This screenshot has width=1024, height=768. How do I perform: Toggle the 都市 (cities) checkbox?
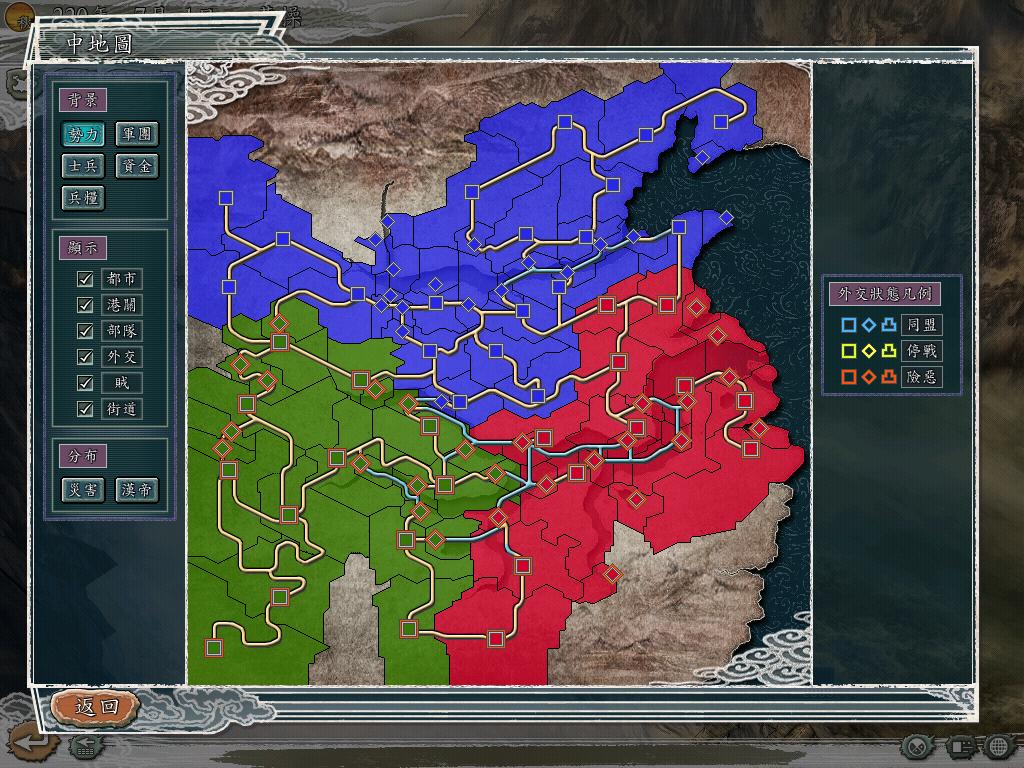coord(85,279)
